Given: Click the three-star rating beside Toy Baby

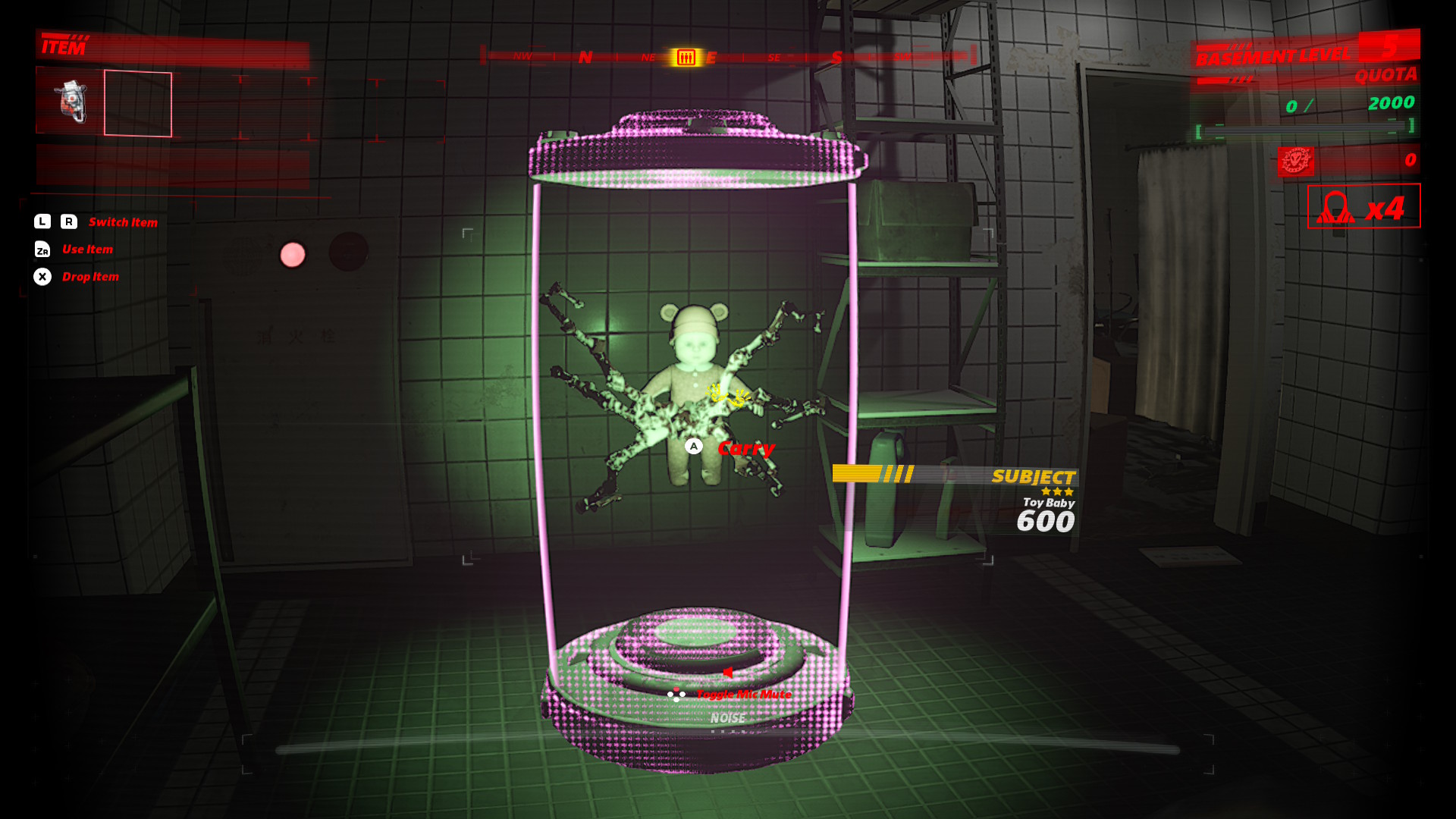Looking at the screenshot, I should 1056,491.
